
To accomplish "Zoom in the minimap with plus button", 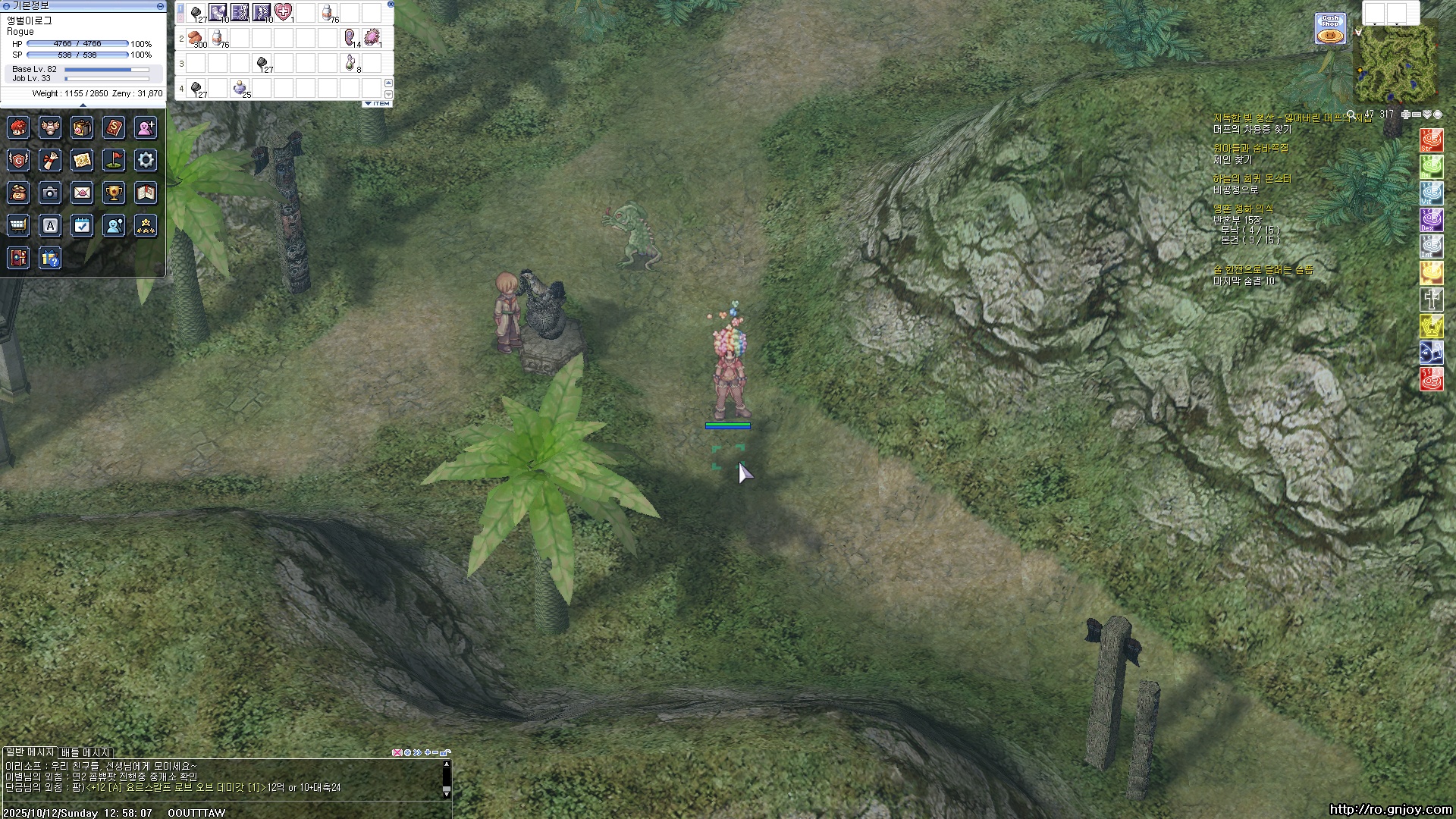I will pyautogui.click(x=1405, y=115).
